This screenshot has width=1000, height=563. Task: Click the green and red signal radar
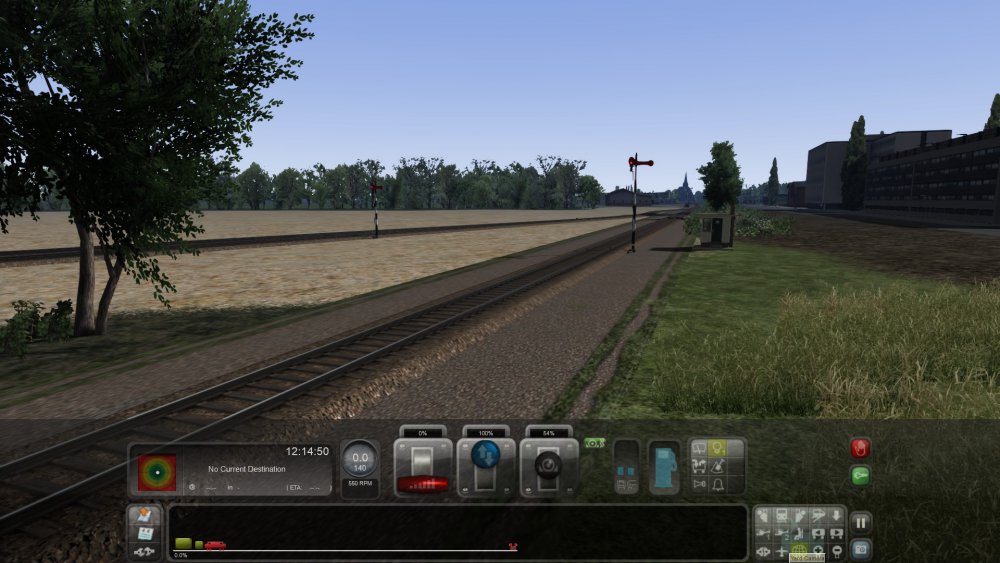coord(157,472)
